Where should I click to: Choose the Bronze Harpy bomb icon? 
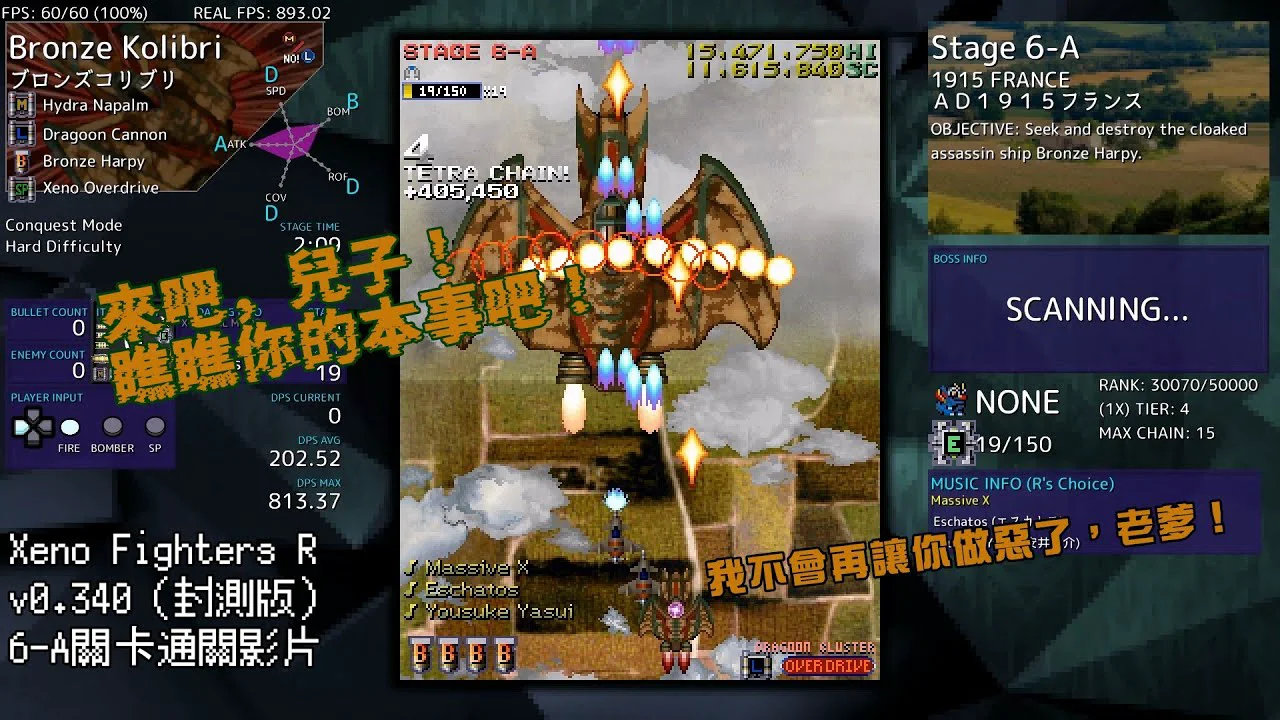(x=21, y=161)
